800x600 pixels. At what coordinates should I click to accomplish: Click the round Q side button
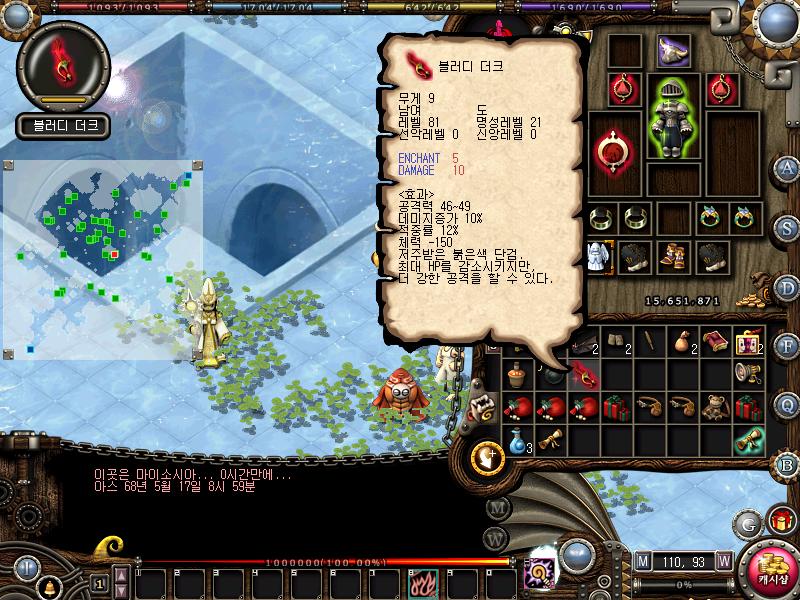(x=787, y=404)
